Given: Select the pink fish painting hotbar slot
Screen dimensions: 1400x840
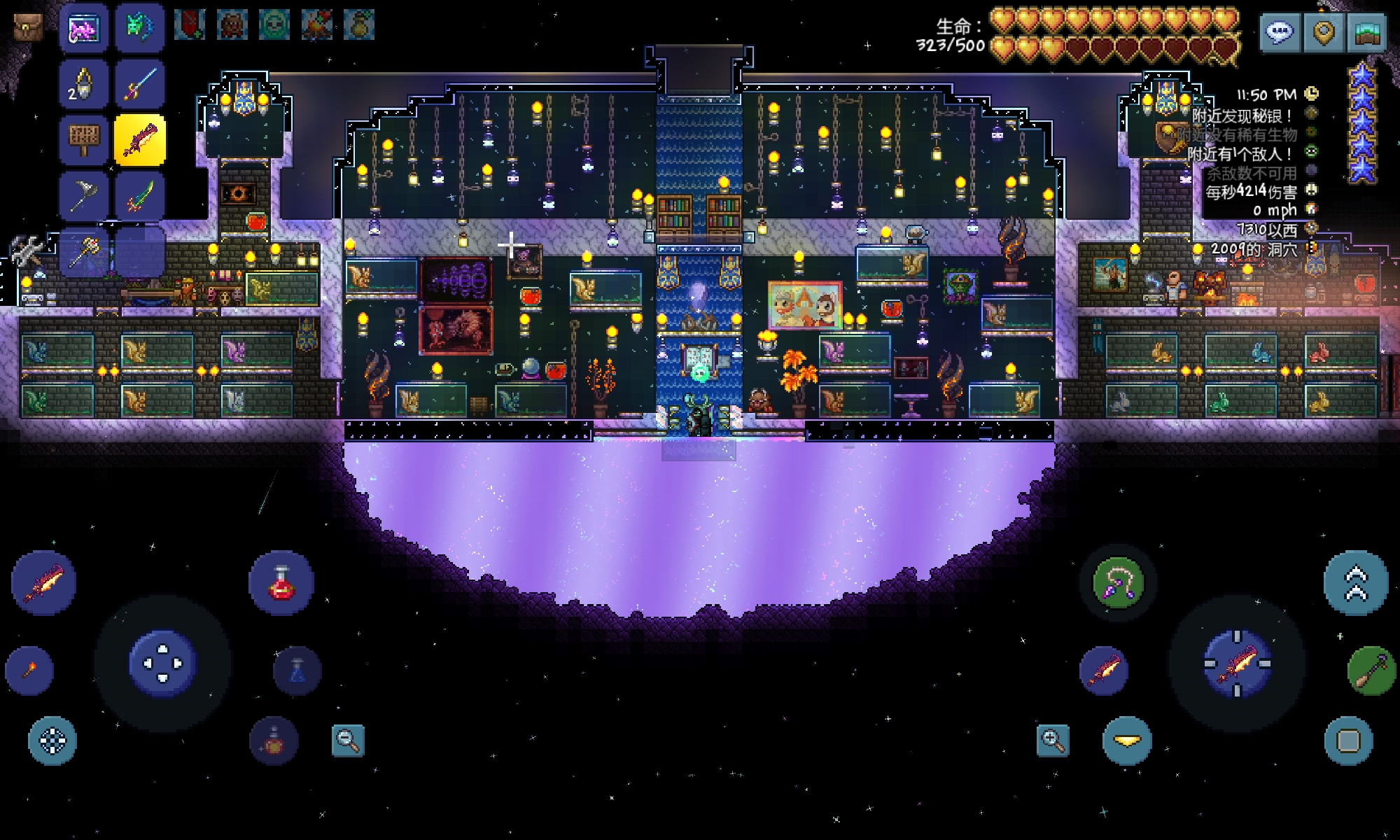Looking at the screenshot, I should (x=84, y=29).
